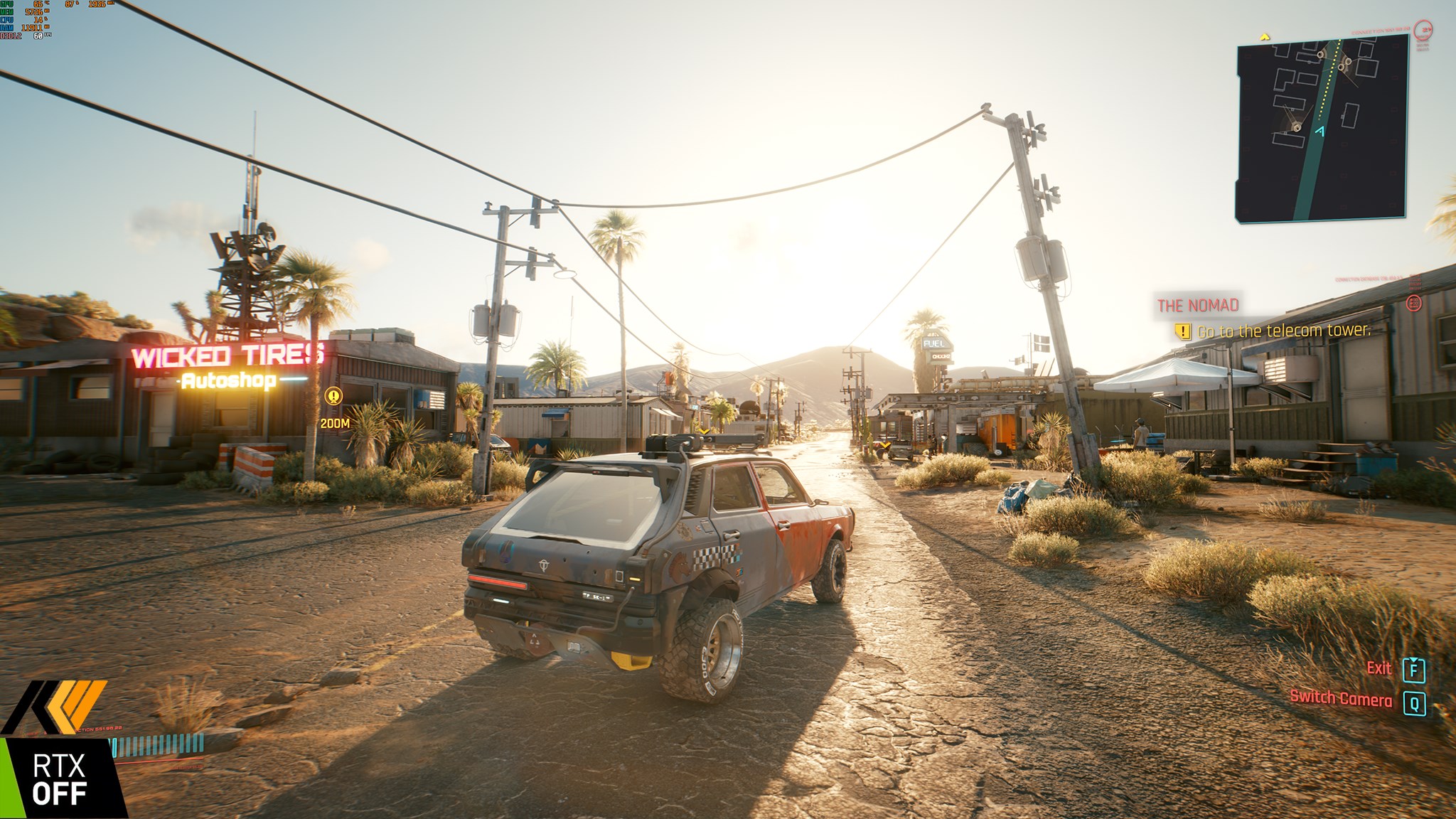Open the minimap

click(1322, 128)
